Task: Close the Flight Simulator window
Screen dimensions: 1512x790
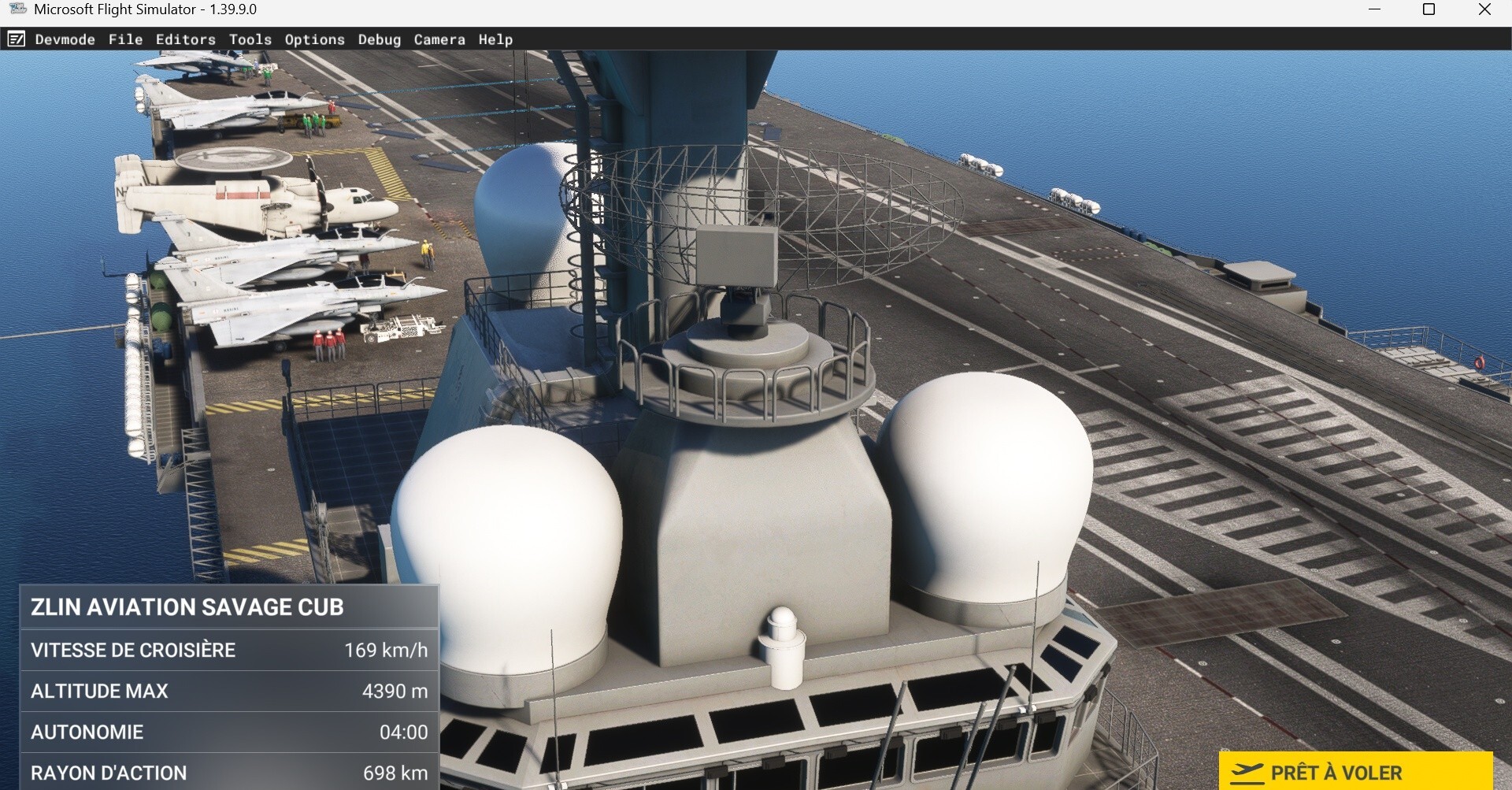Action: tap(1484, 9)
